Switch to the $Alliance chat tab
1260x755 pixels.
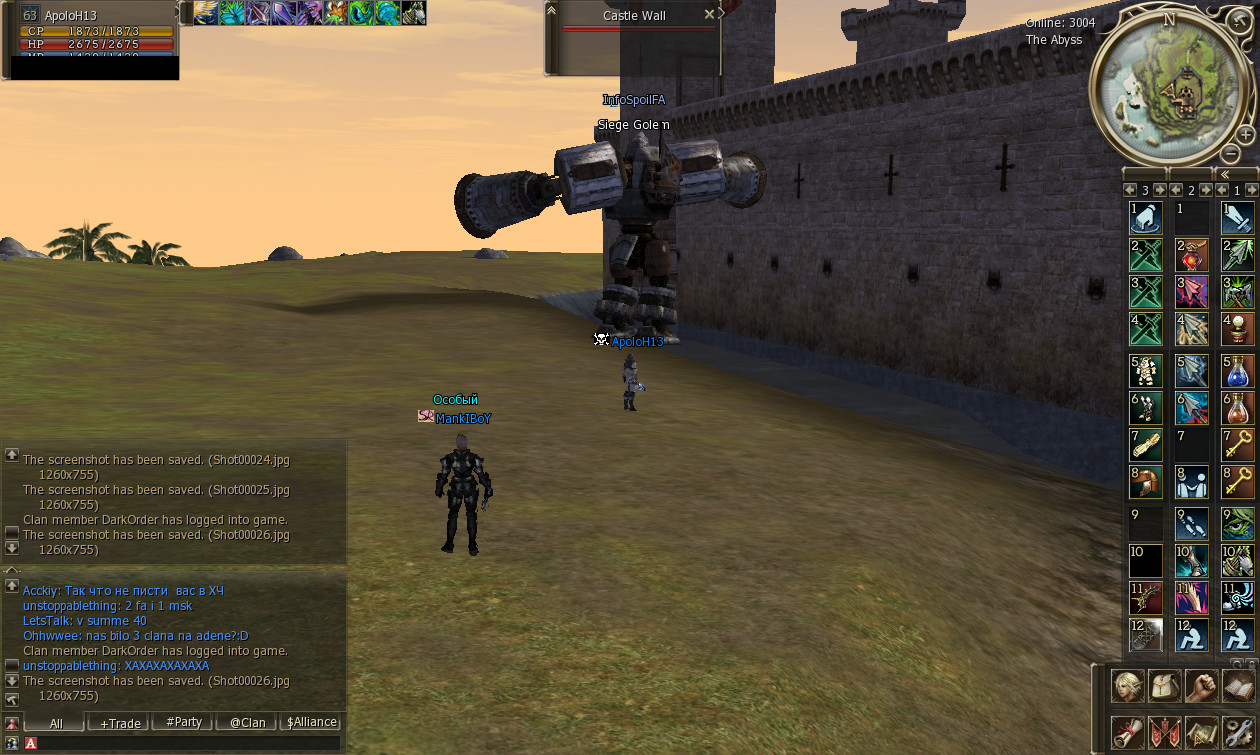pyautogui.click(x=311, y=722)
